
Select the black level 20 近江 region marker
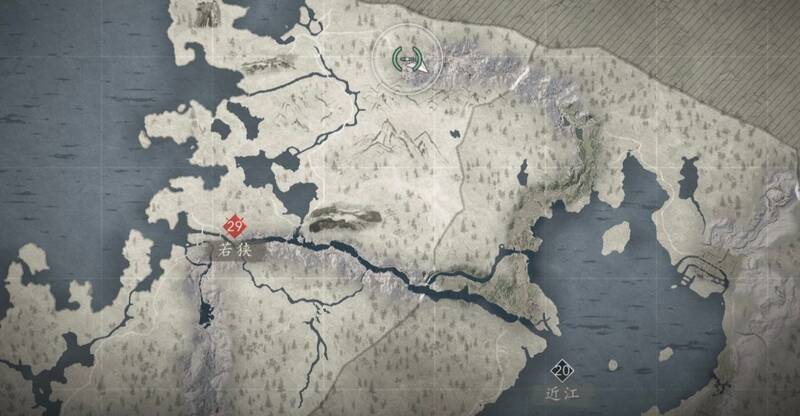click(x=562, y=371)
